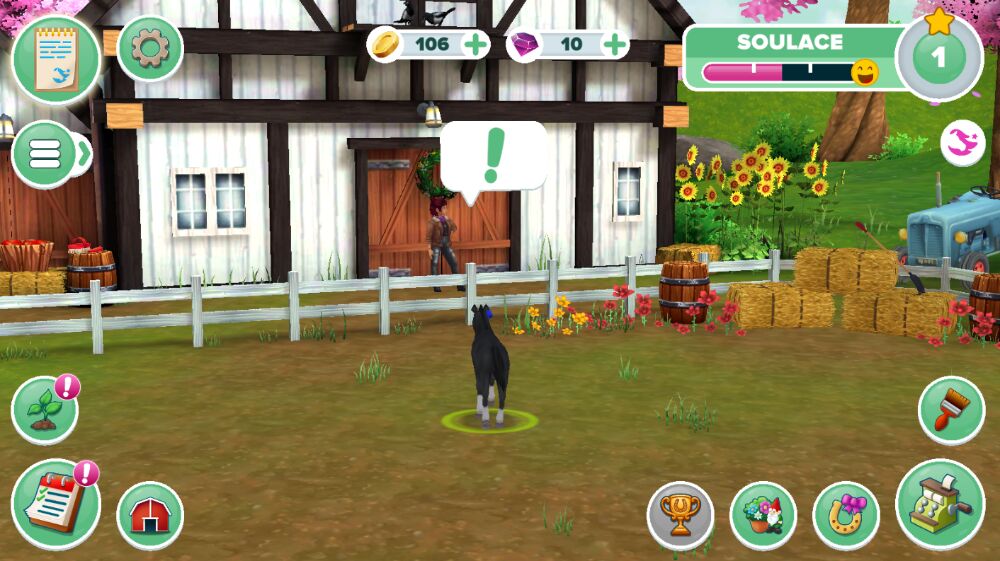Add more gold coins with plus
Screen dimensions: 1000x561
pos(476,44)
